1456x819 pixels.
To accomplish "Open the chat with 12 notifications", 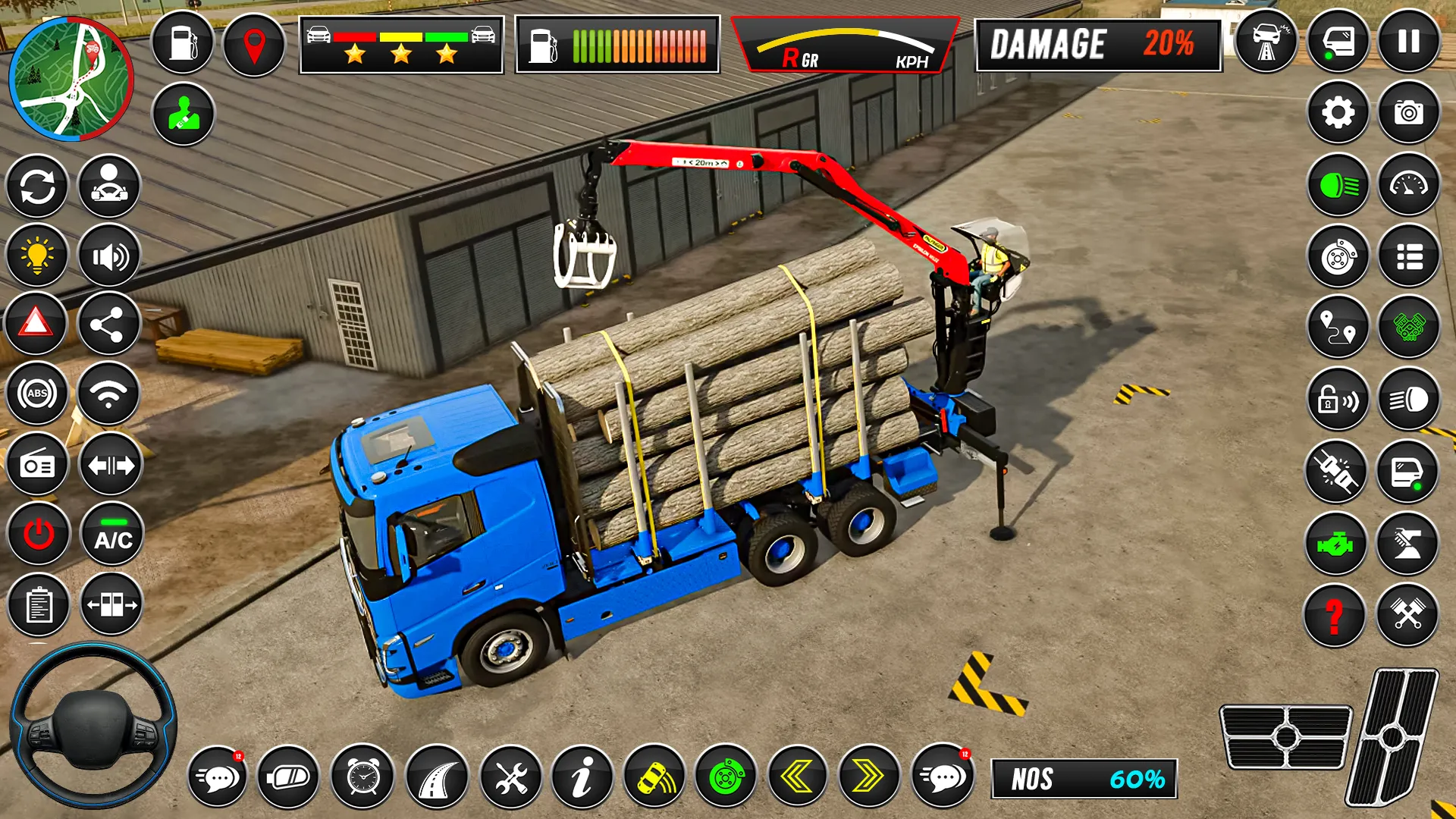I will pos(218,777).
